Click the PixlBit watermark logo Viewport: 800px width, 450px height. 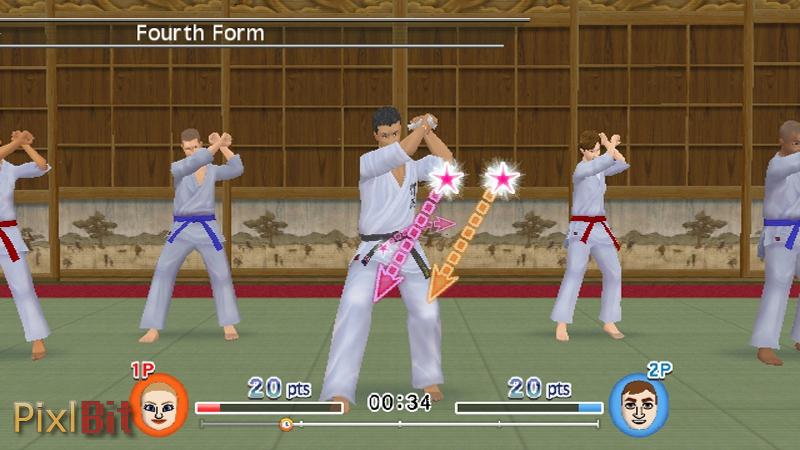(x=70, y=414)
